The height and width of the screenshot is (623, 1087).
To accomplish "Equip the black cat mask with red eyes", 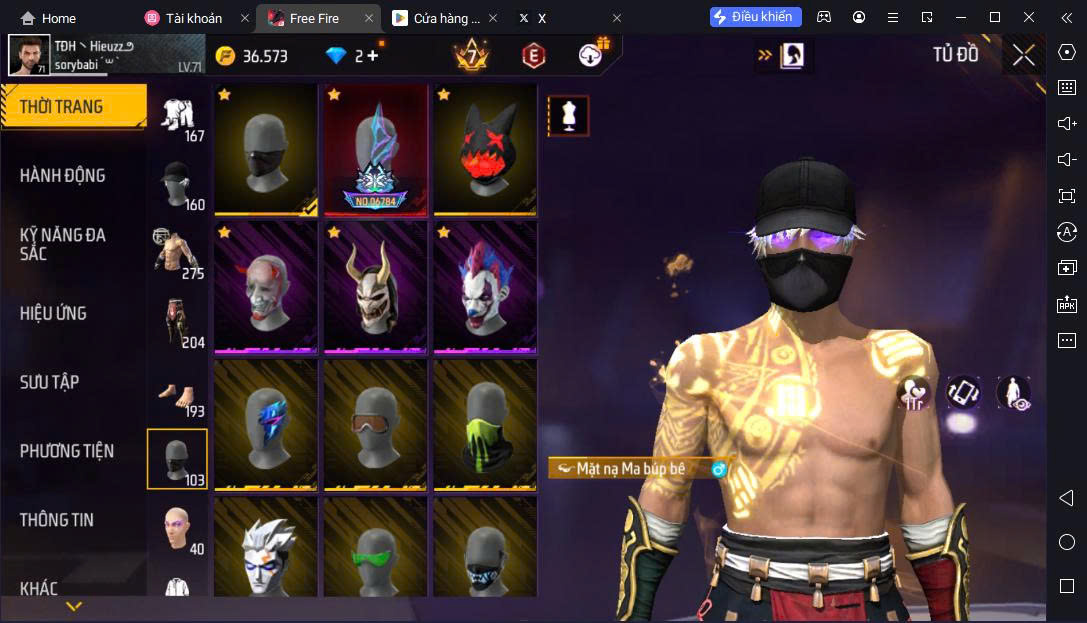I will tap(485, 149).
